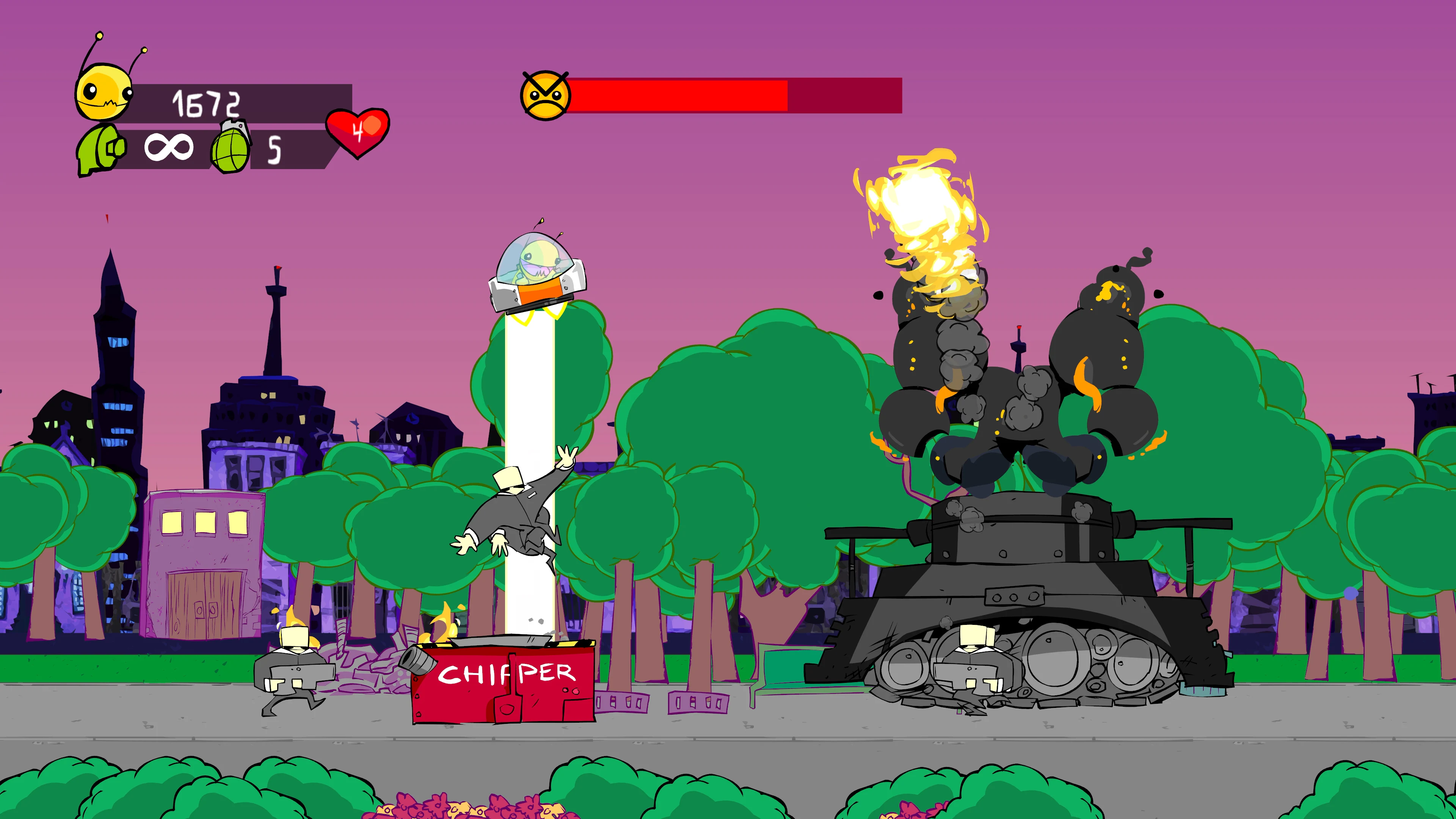Click the red CHIPPER wood chipper machine
1456x819 pixels.
(503, 706)
